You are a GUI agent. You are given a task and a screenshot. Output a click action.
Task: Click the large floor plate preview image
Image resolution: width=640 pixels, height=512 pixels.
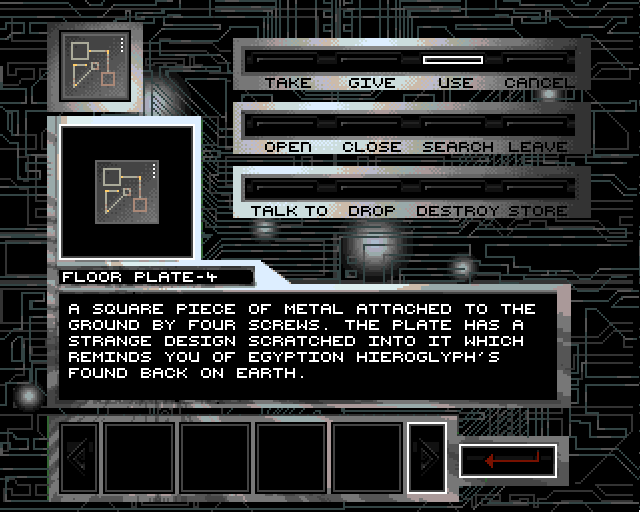[126, 190]
